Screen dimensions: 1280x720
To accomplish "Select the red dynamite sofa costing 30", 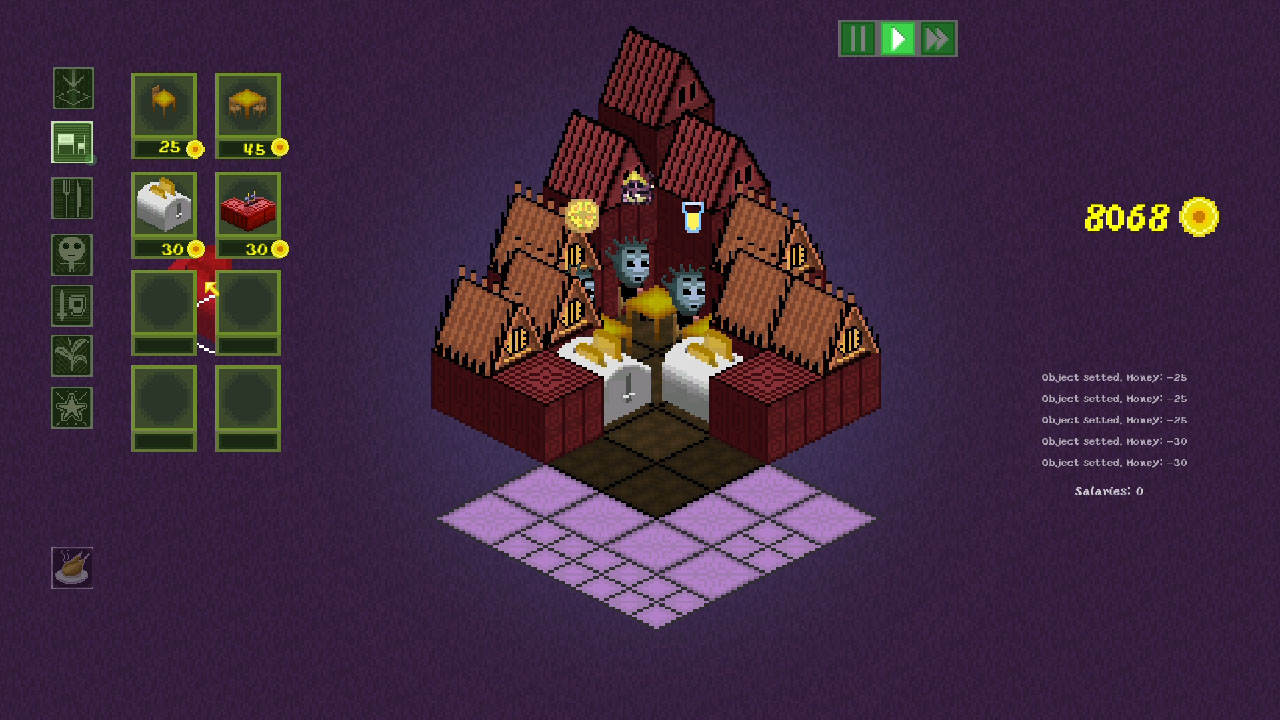I will click(247, 207).
